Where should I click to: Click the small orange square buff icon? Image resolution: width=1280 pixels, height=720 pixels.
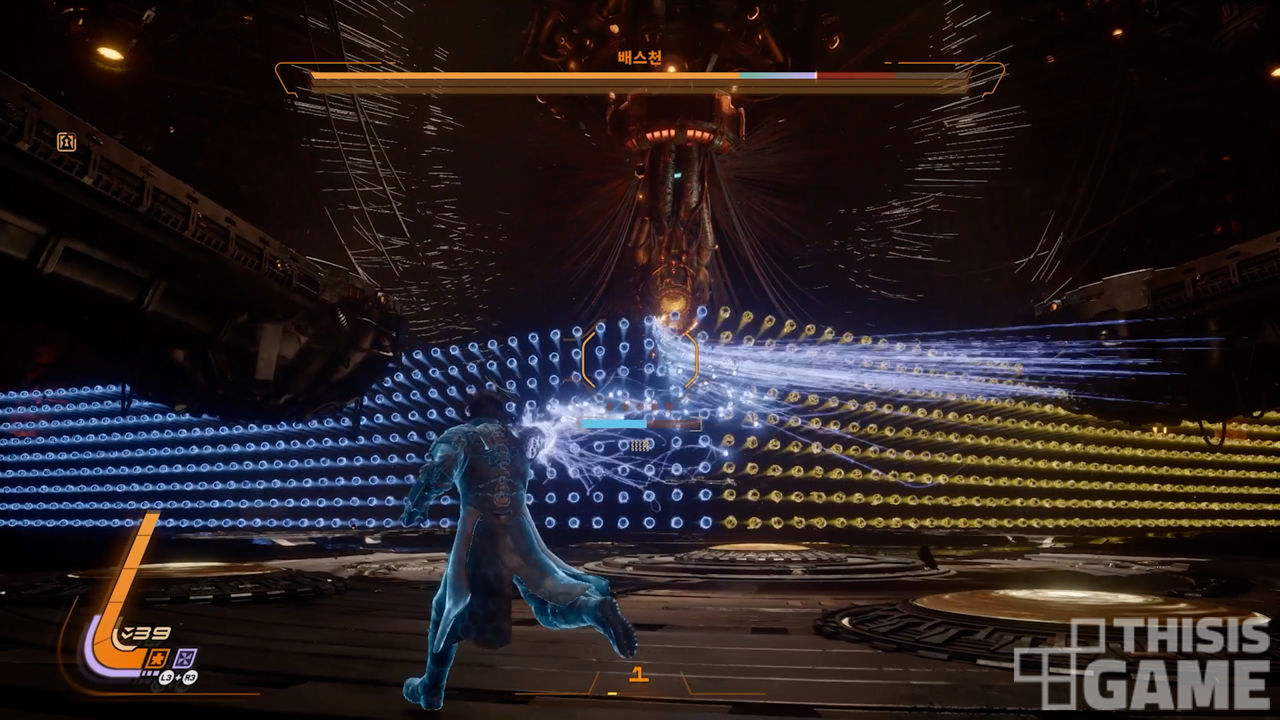(x=67, y=142)
